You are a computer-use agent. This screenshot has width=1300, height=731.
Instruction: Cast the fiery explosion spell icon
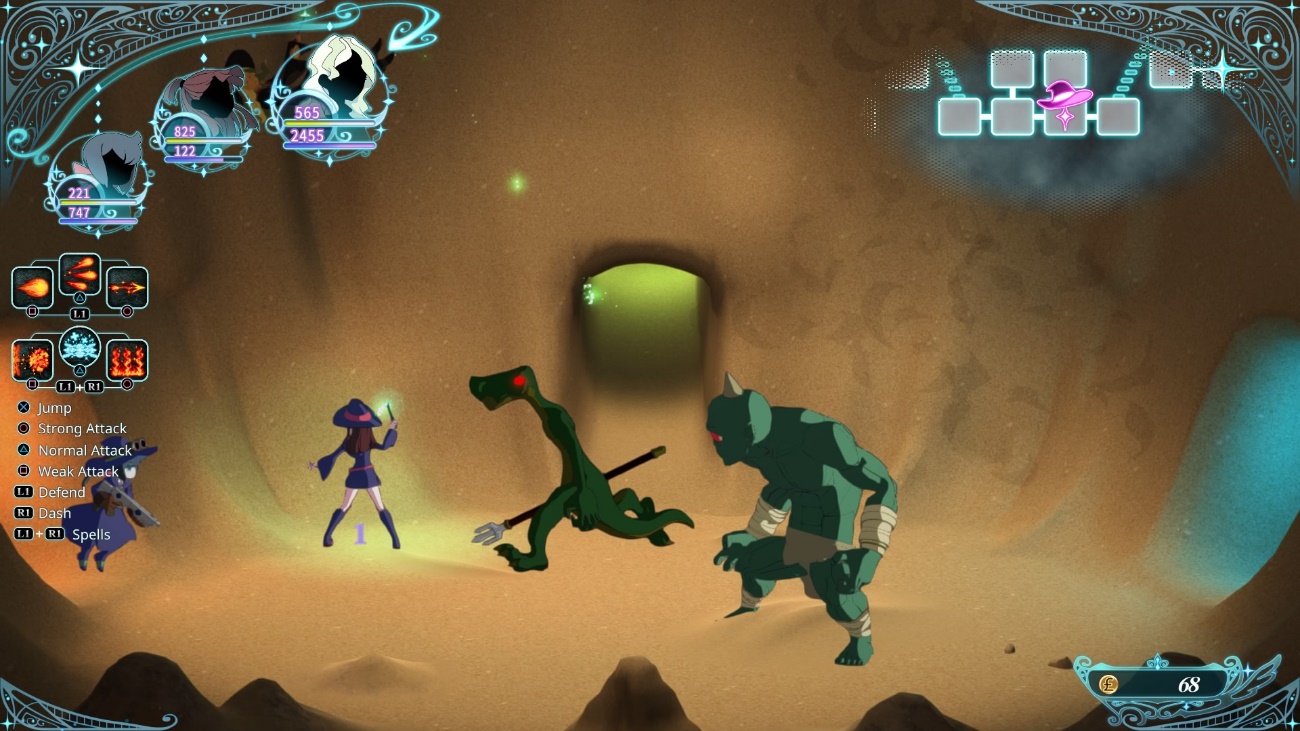[x=32, y=360]
